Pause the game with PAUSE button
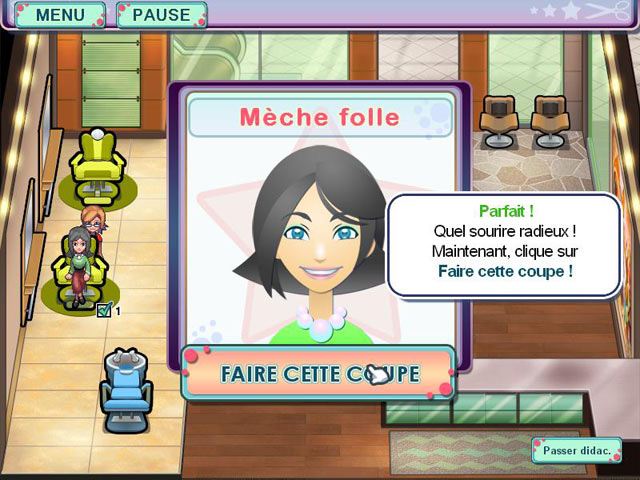The image size is (640, 480). (161, 15)
